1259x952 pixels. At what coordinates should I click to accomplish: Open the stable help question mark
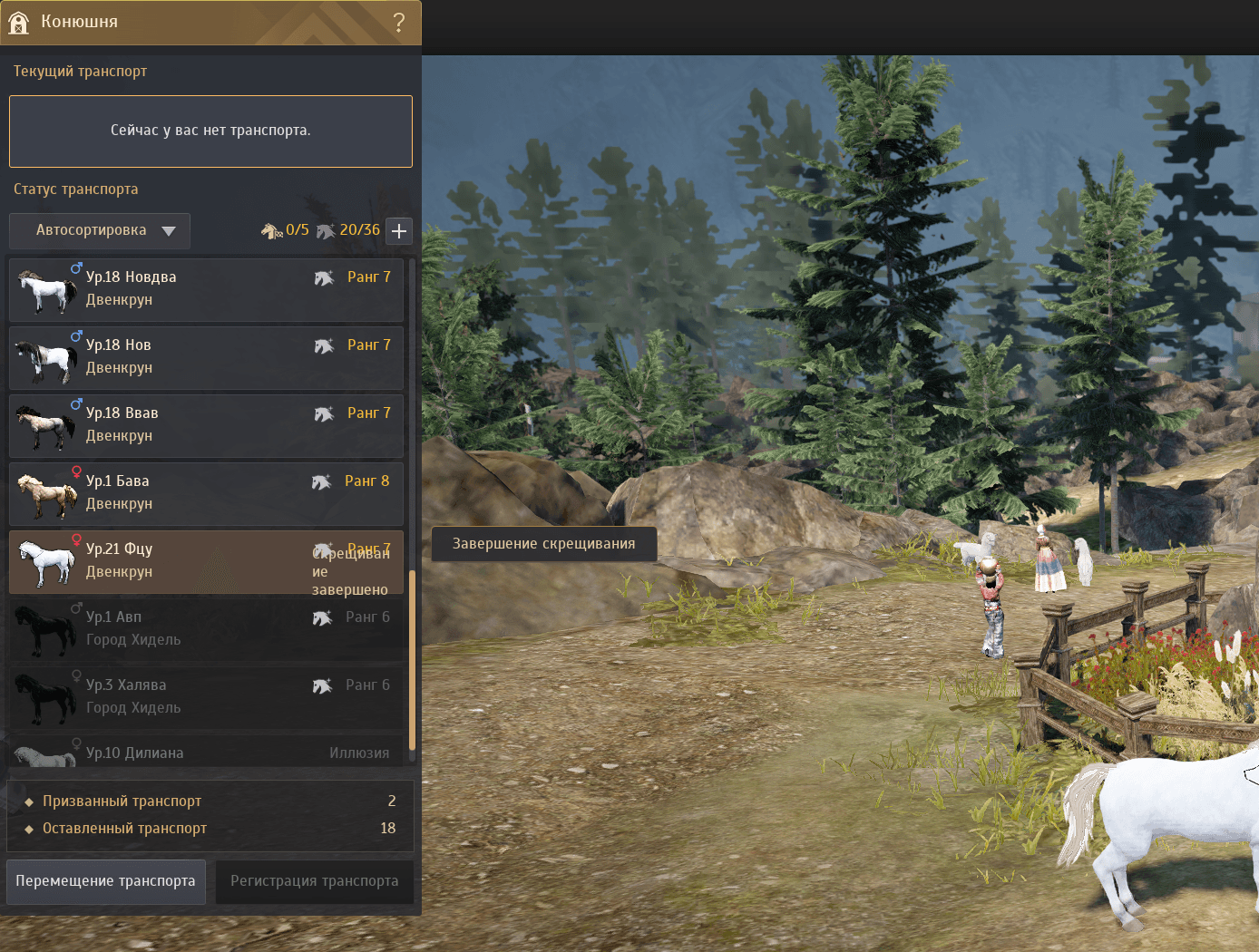tap(398, 23)
